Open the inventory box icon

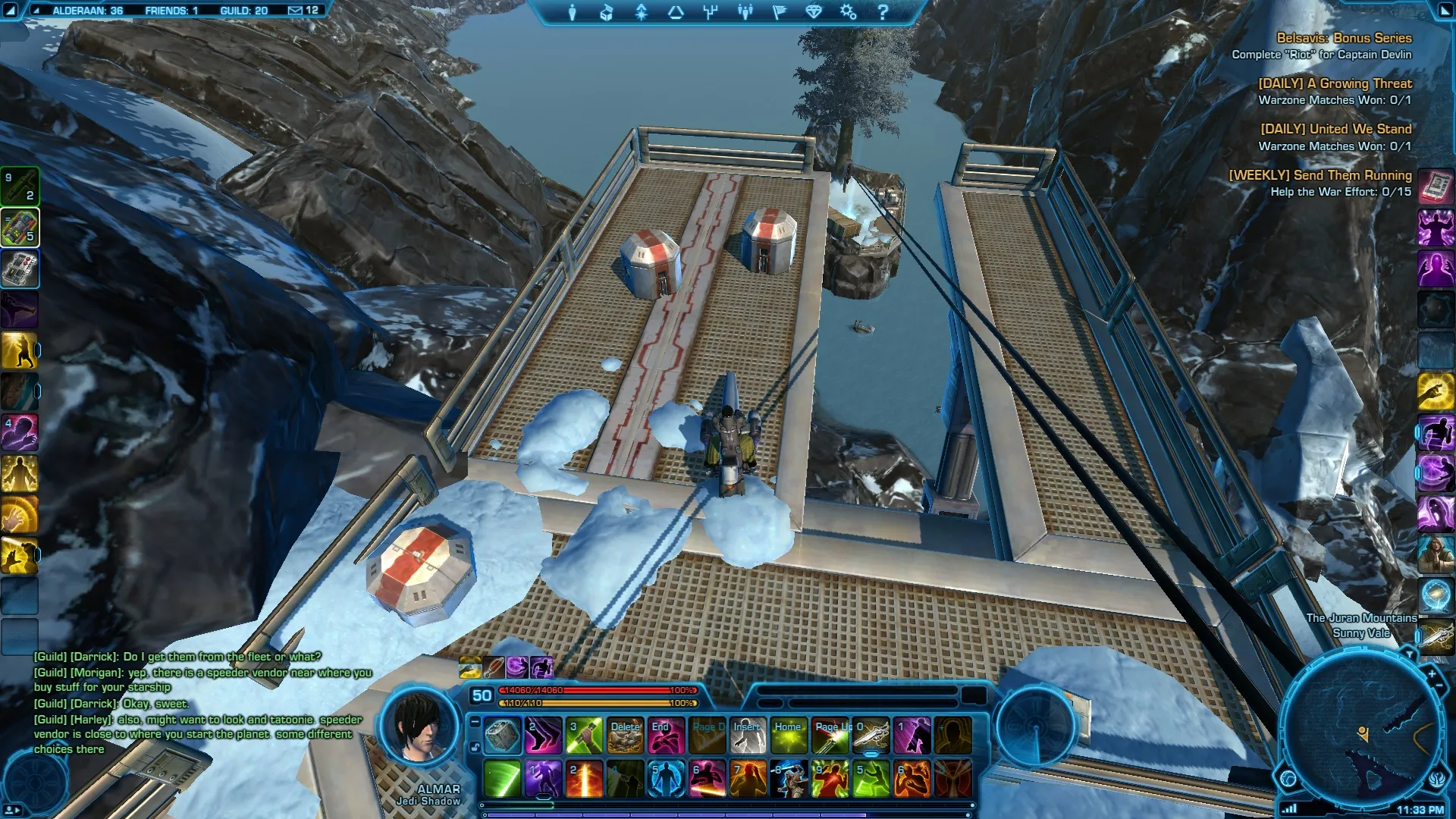(x=607, y=12)
